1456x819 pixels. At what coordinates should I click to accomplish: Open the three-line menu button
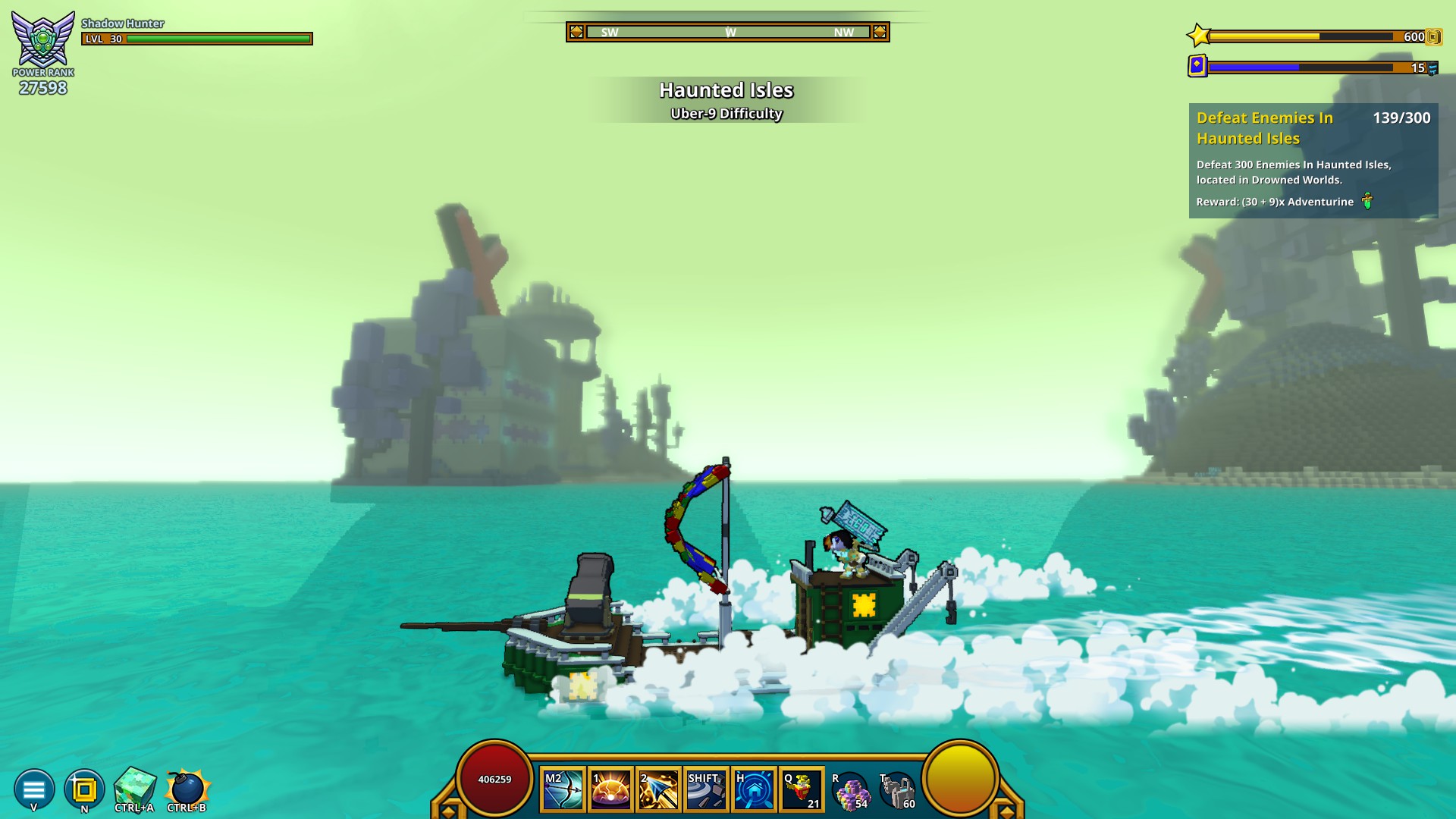click(x=34, y=789)
